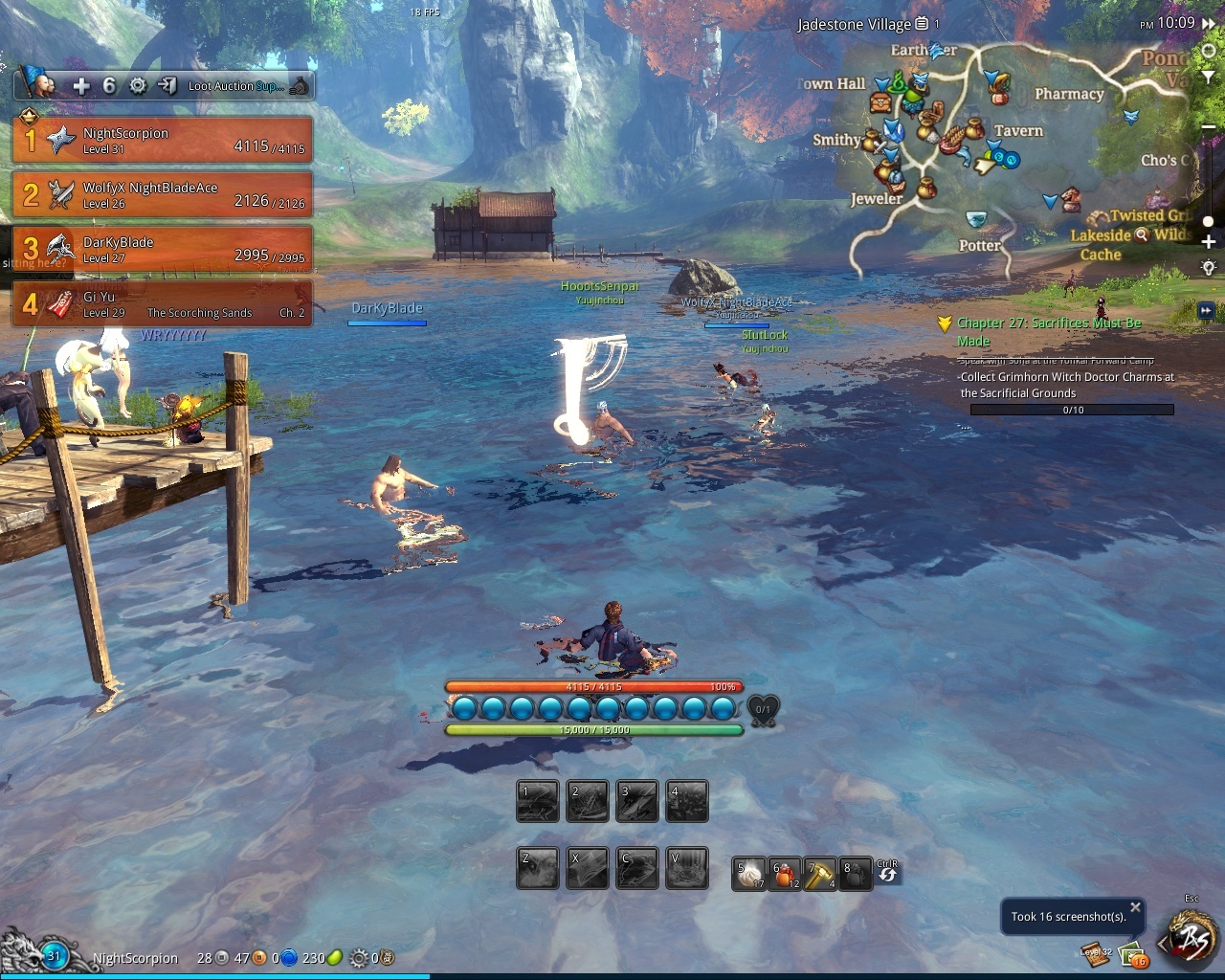Use the dumpling food item in slot 5
The image size is (1225, 980).
coord(749,873)
